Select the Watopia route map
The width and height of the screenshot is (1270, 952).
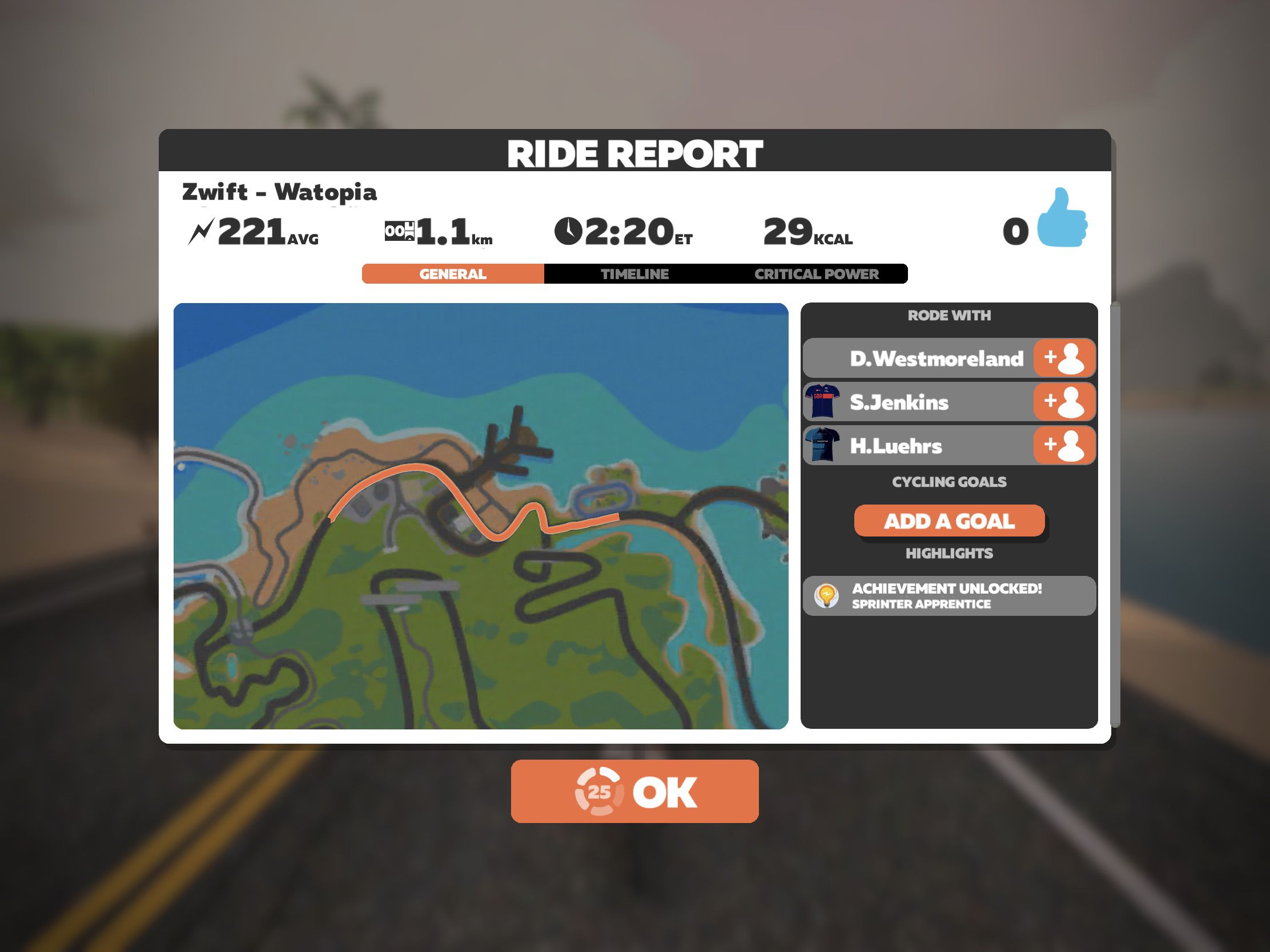[480, 515]
